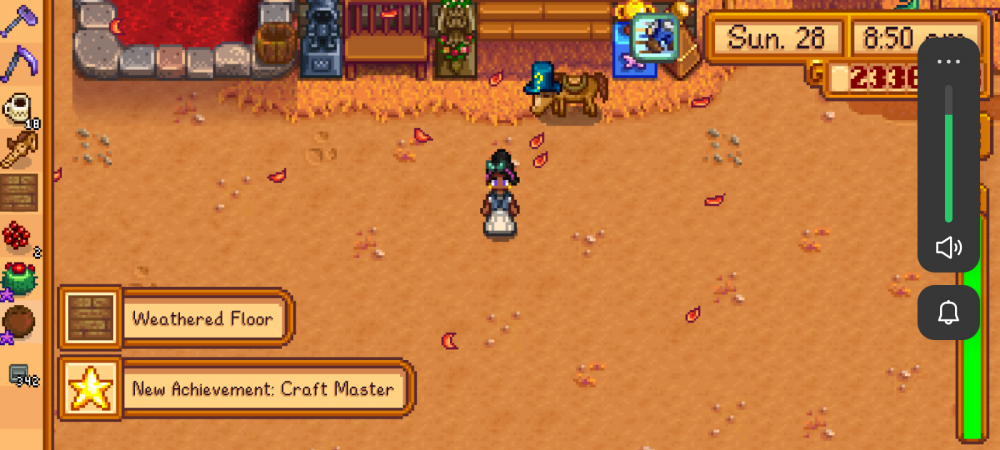
Task: Choose the gray item stack of 342
Action: point(21,375)
